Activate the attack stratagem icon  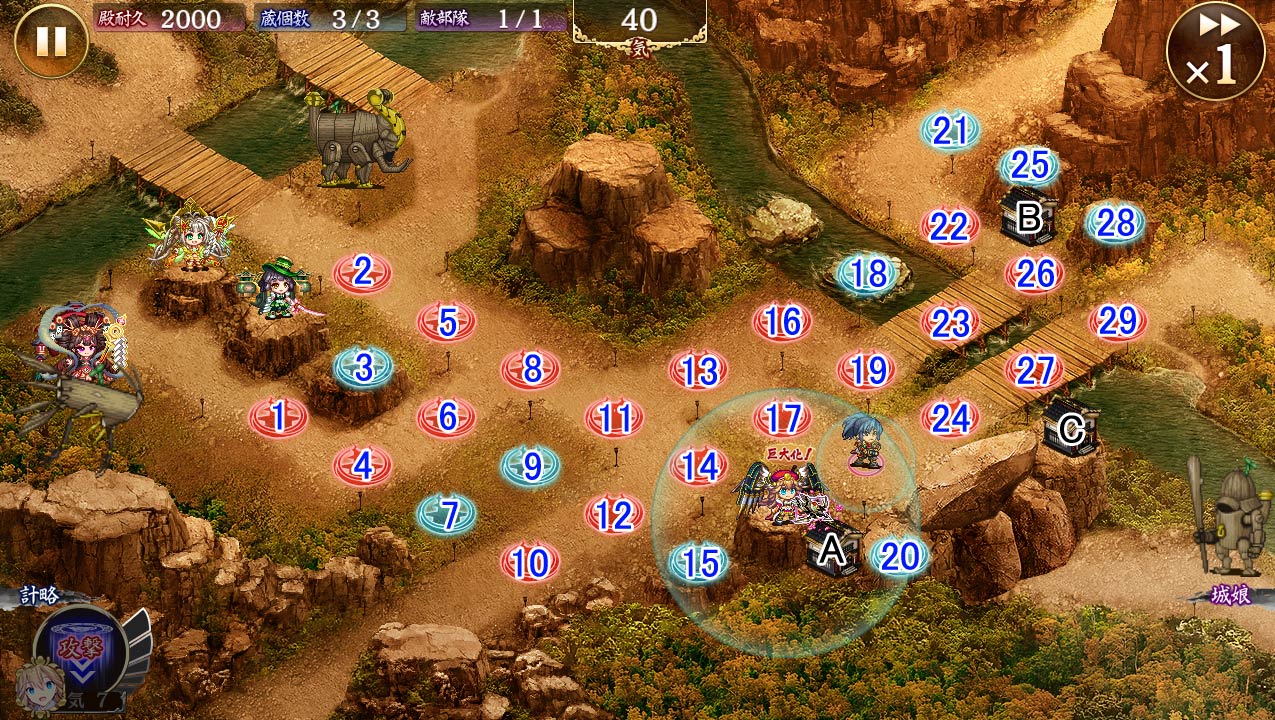pos(79,645)
